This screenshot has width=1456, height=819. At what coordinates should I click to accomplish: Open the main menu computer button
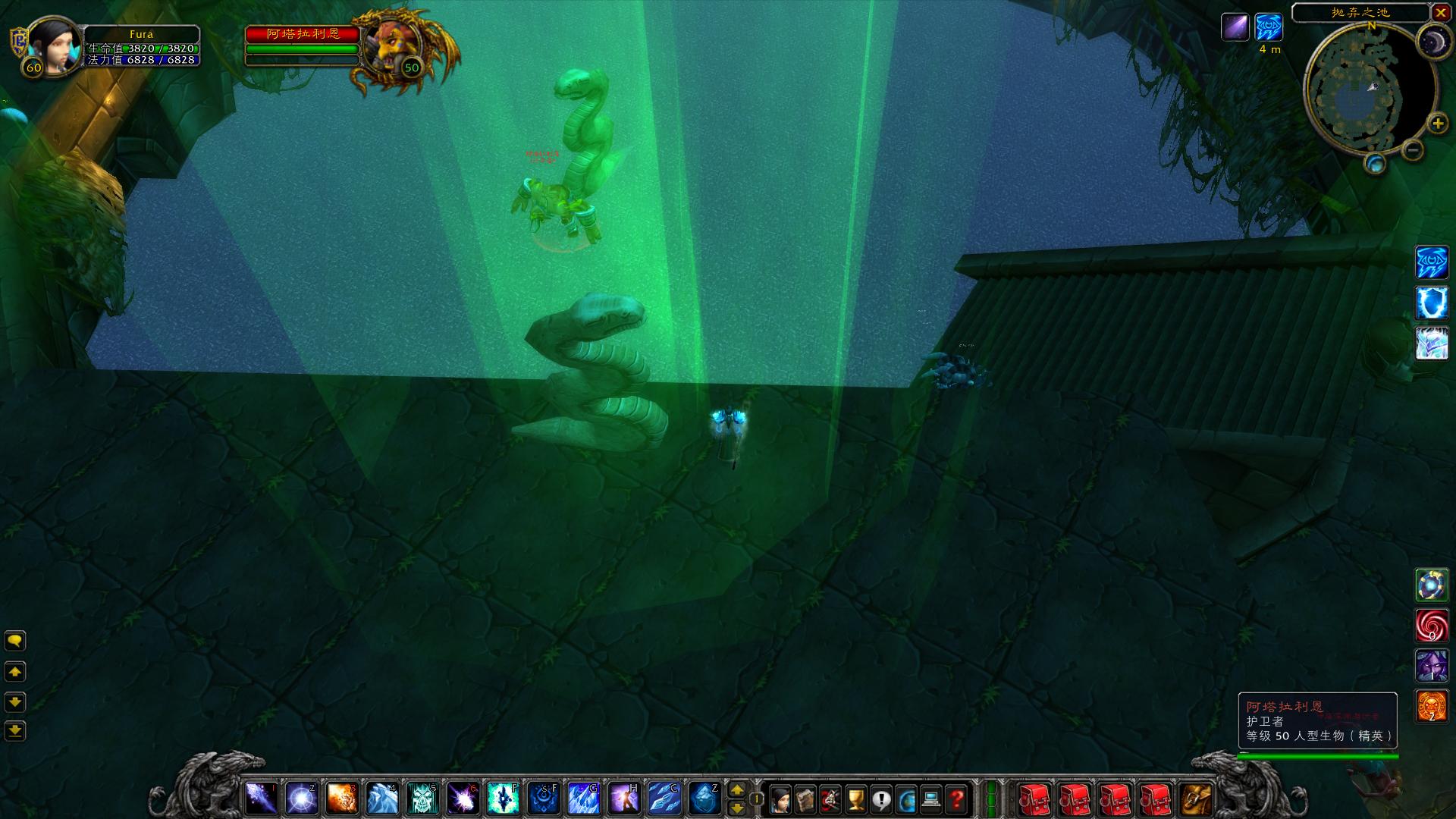932,799
